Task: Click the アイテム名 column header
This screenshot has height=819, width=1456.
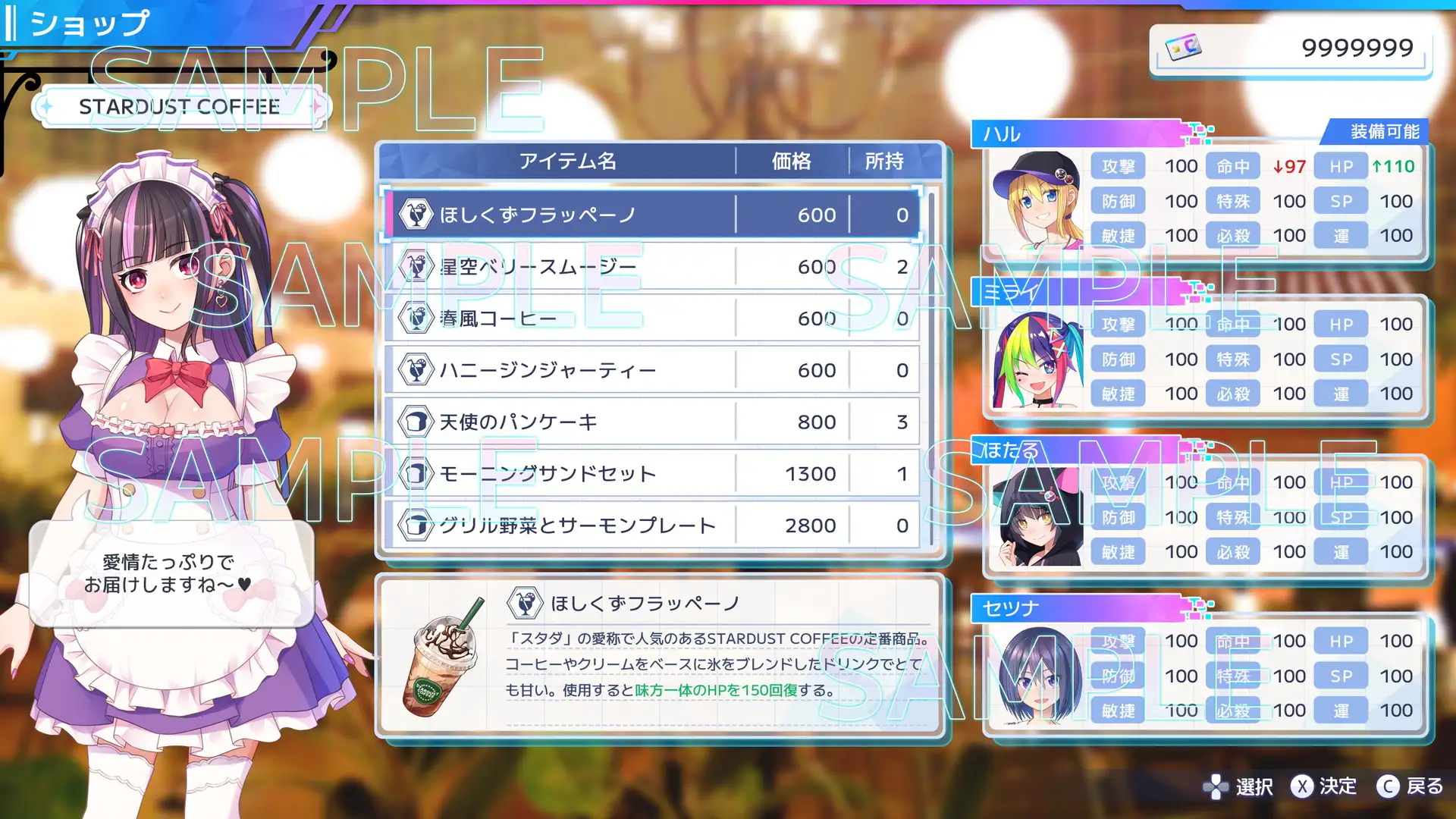Action: coord(566,161)
